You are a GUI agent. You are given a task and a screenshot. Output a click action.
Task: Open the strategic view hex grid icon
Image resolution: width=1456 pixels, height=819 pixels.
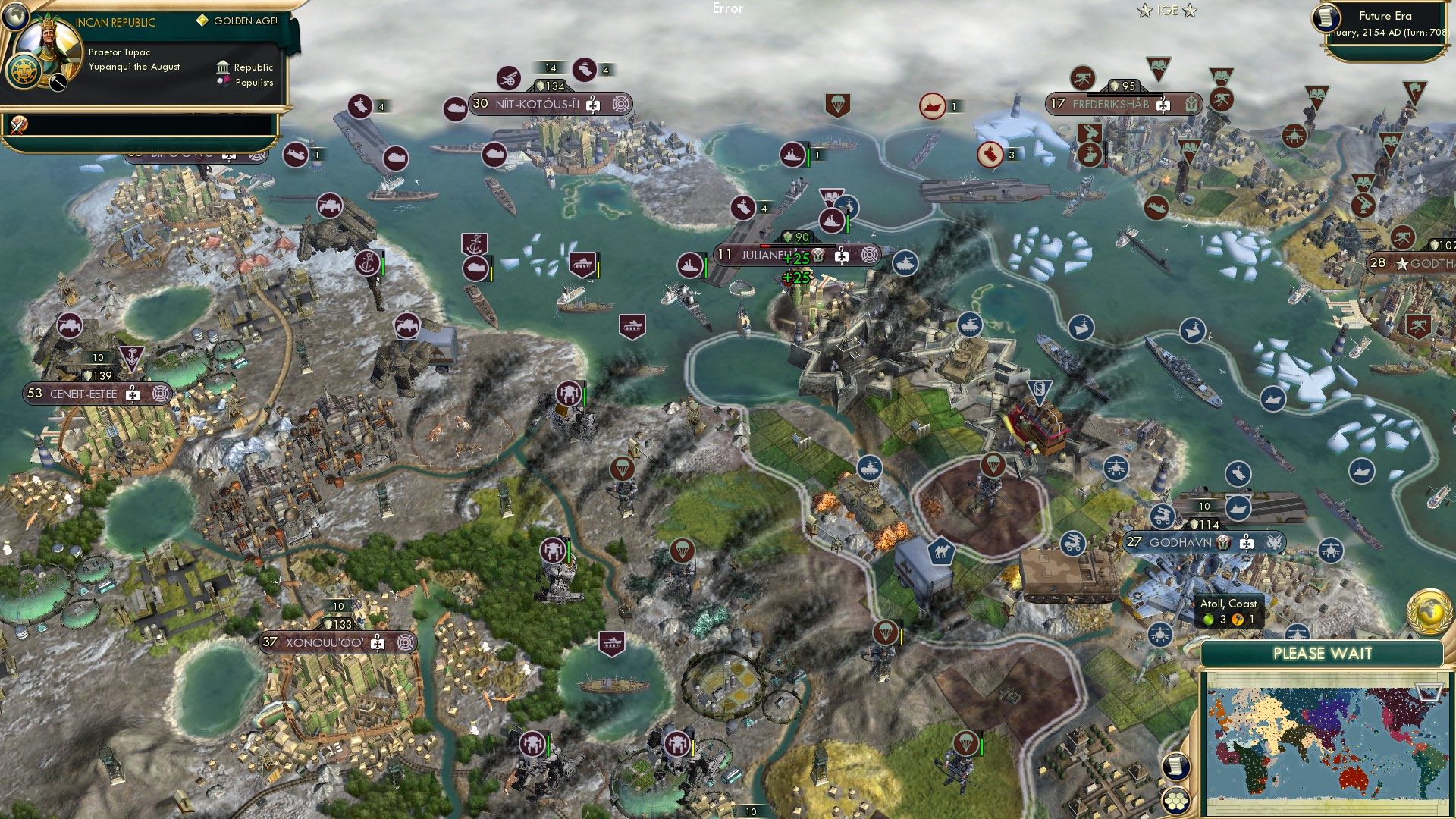1175,802
